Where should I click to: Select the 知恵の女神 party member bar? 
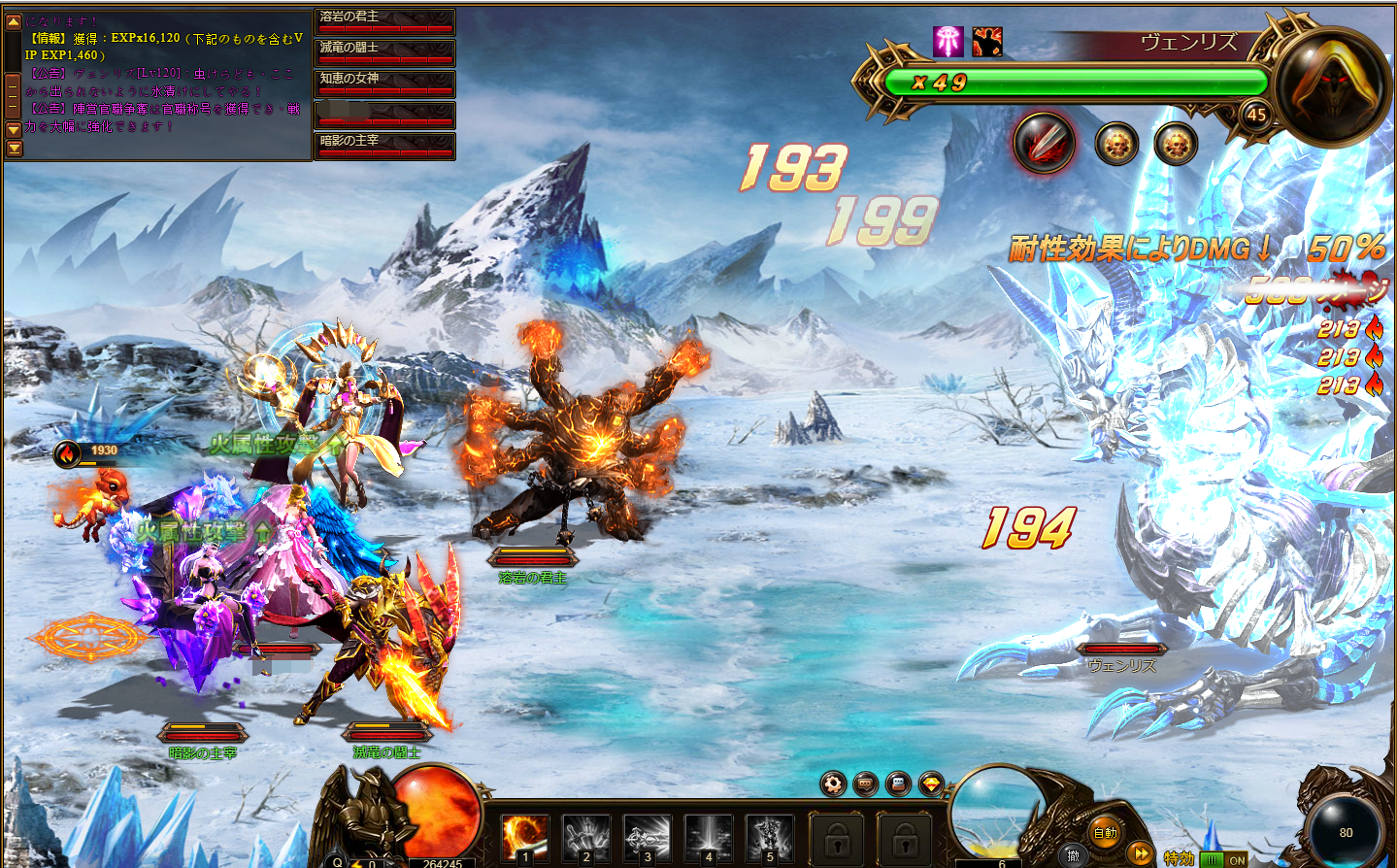click(x=385, y=83)
